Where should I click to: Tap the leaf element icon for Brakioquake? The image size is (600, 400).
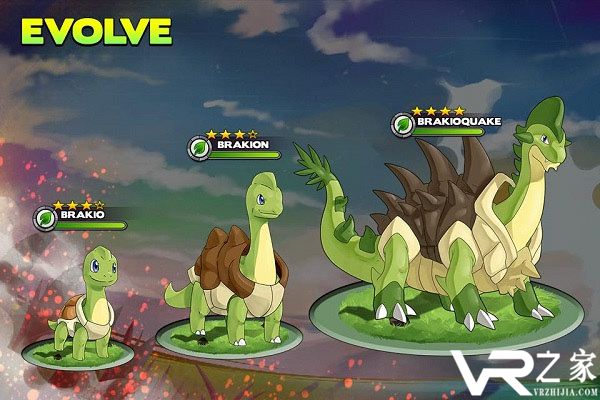tap(403, 126)
